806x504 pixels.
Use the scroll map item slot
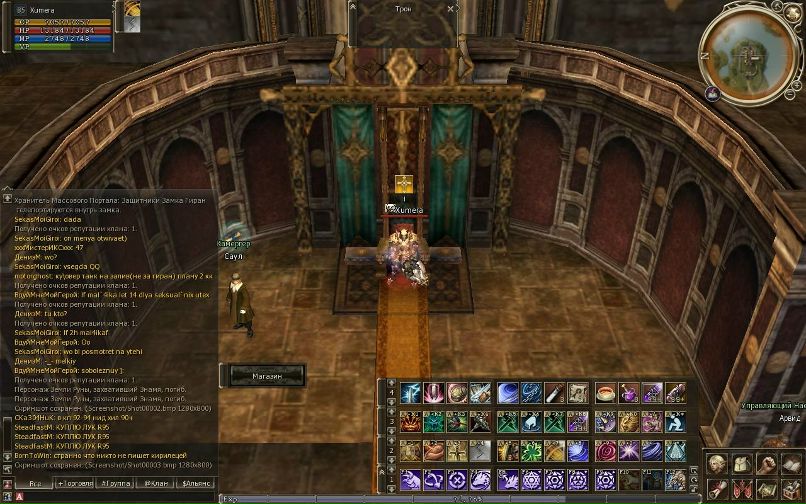click(578, 393)
